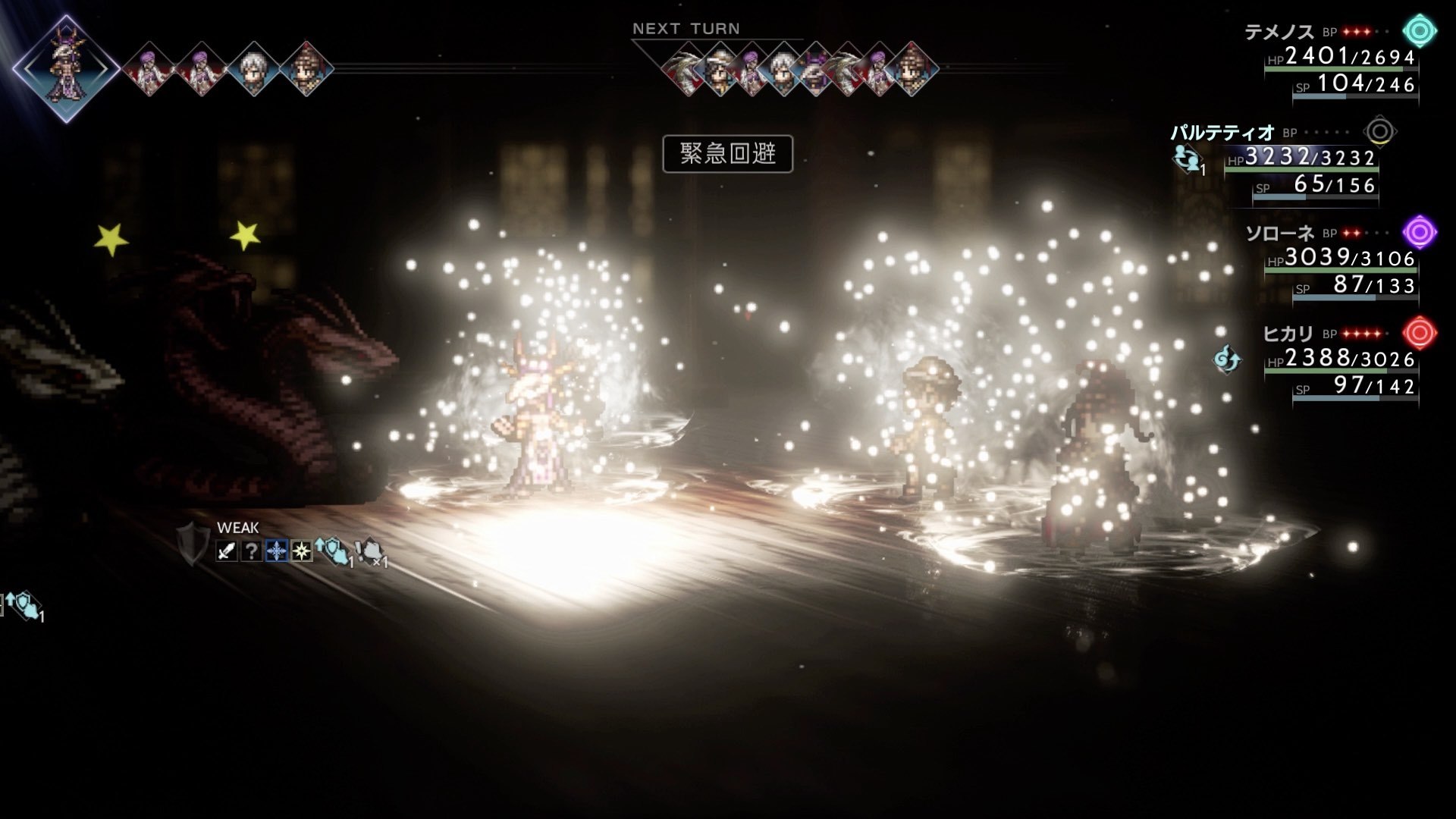Select テメノス in the party list
This screenshot has height=819, width=1456.
[x=1279, y=32]
